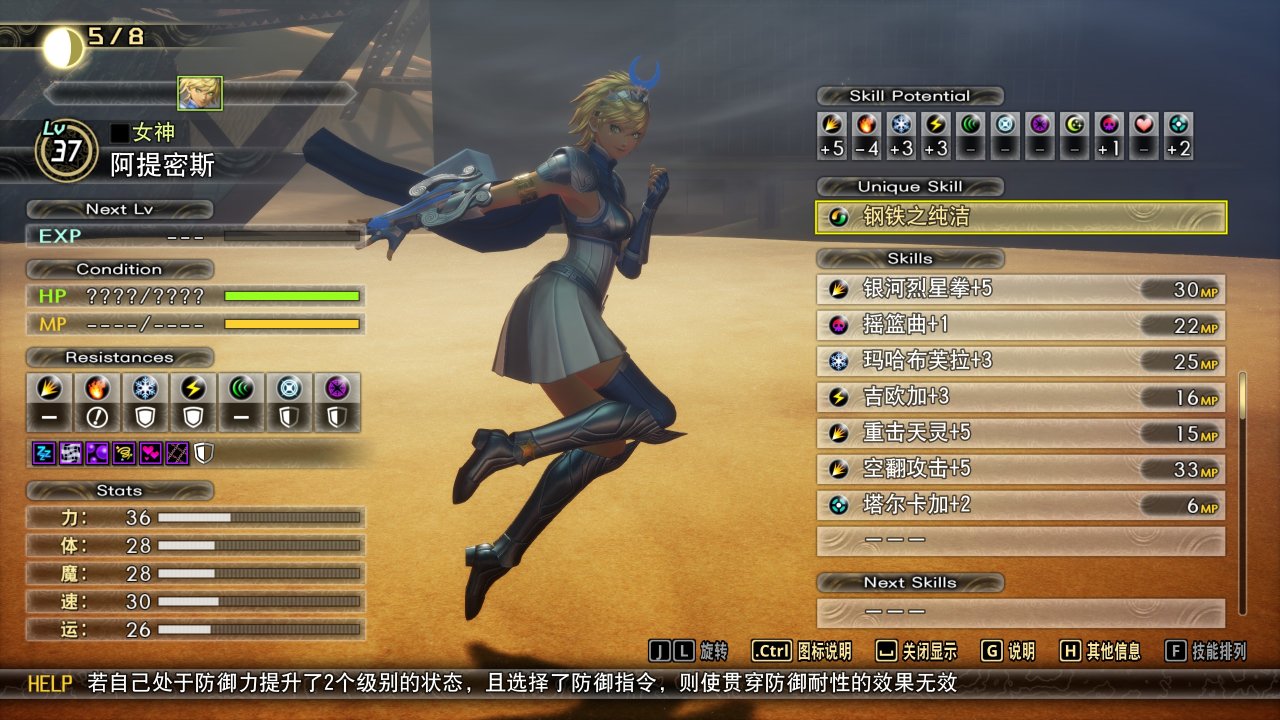This screenshot has height=720, width=1280.
Task: Click the physical skill potential +5 icon
Action: click(x=832, y=126)
